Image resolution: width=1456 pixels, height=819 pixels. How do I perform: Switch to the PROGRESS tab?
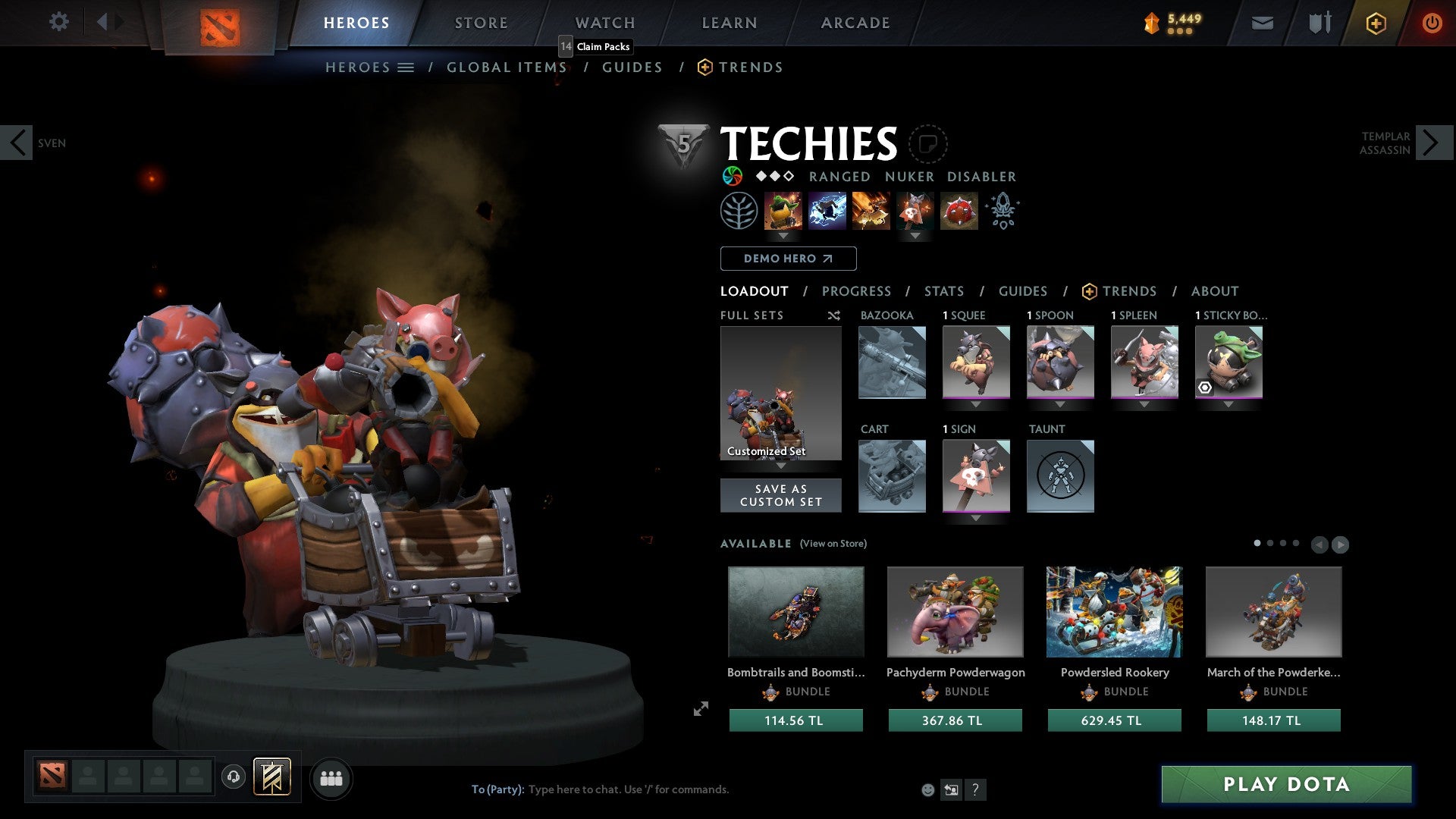(857, 291)
